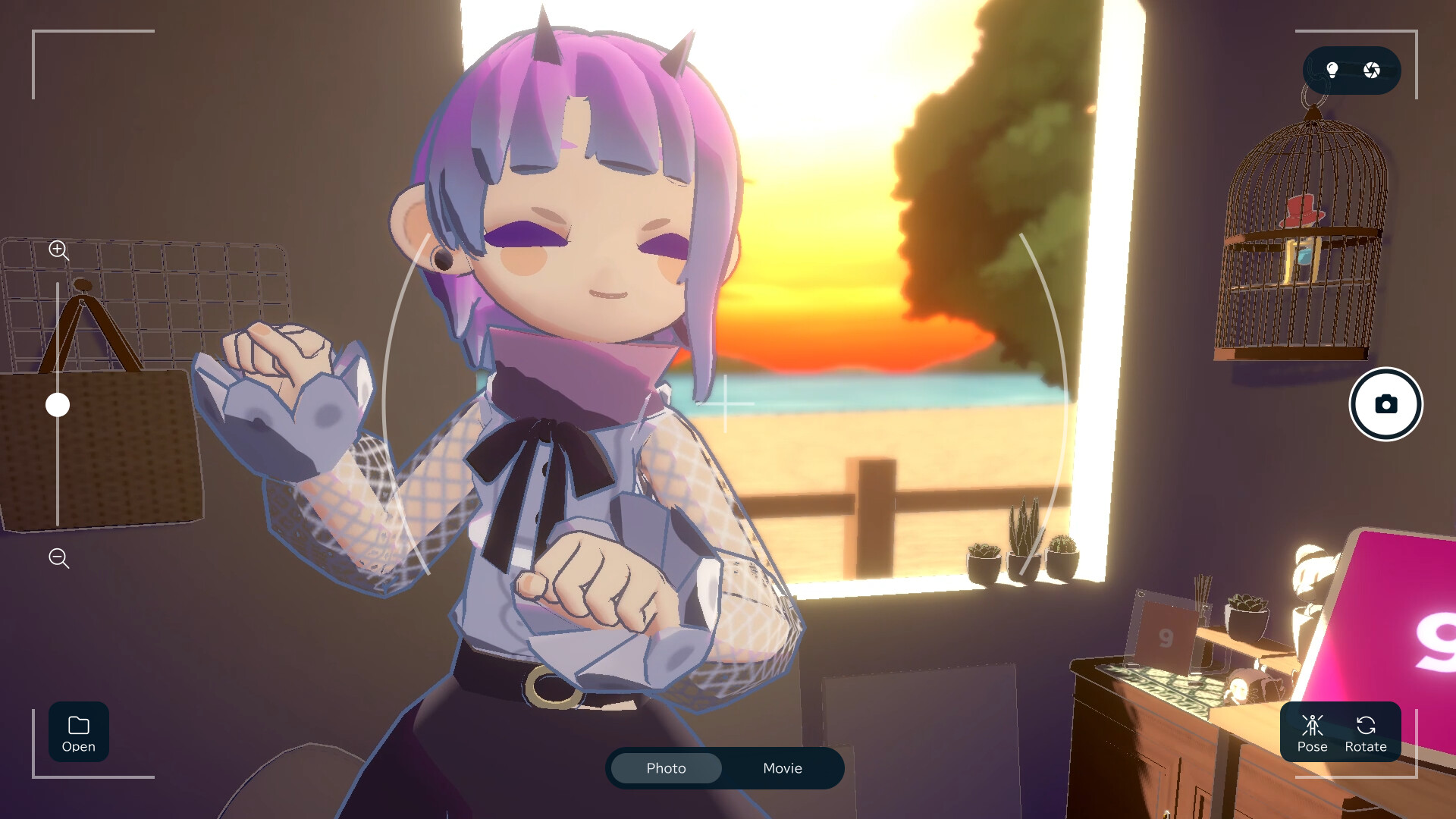The image size is (1456, 819).
Task: Select the light bulb lighting icon
Action: point(1331,70)
